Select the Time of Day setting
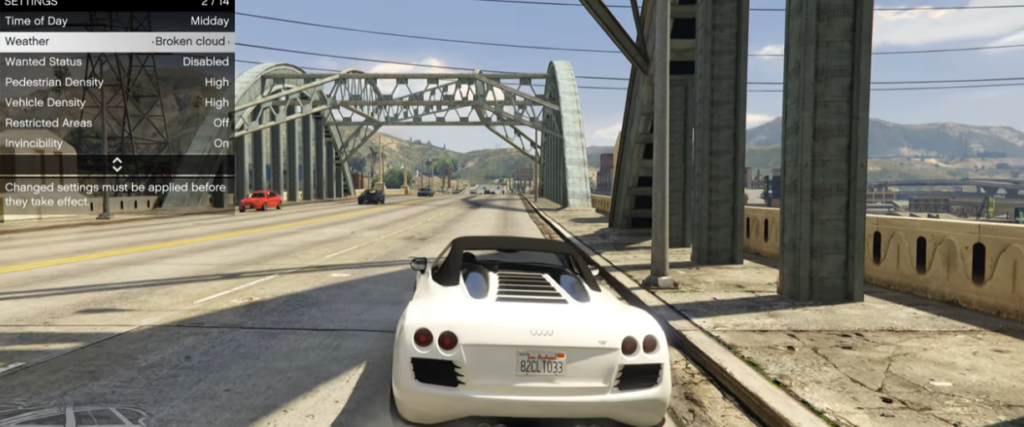This screenshot has width=1024, height=427. (117, 21)
